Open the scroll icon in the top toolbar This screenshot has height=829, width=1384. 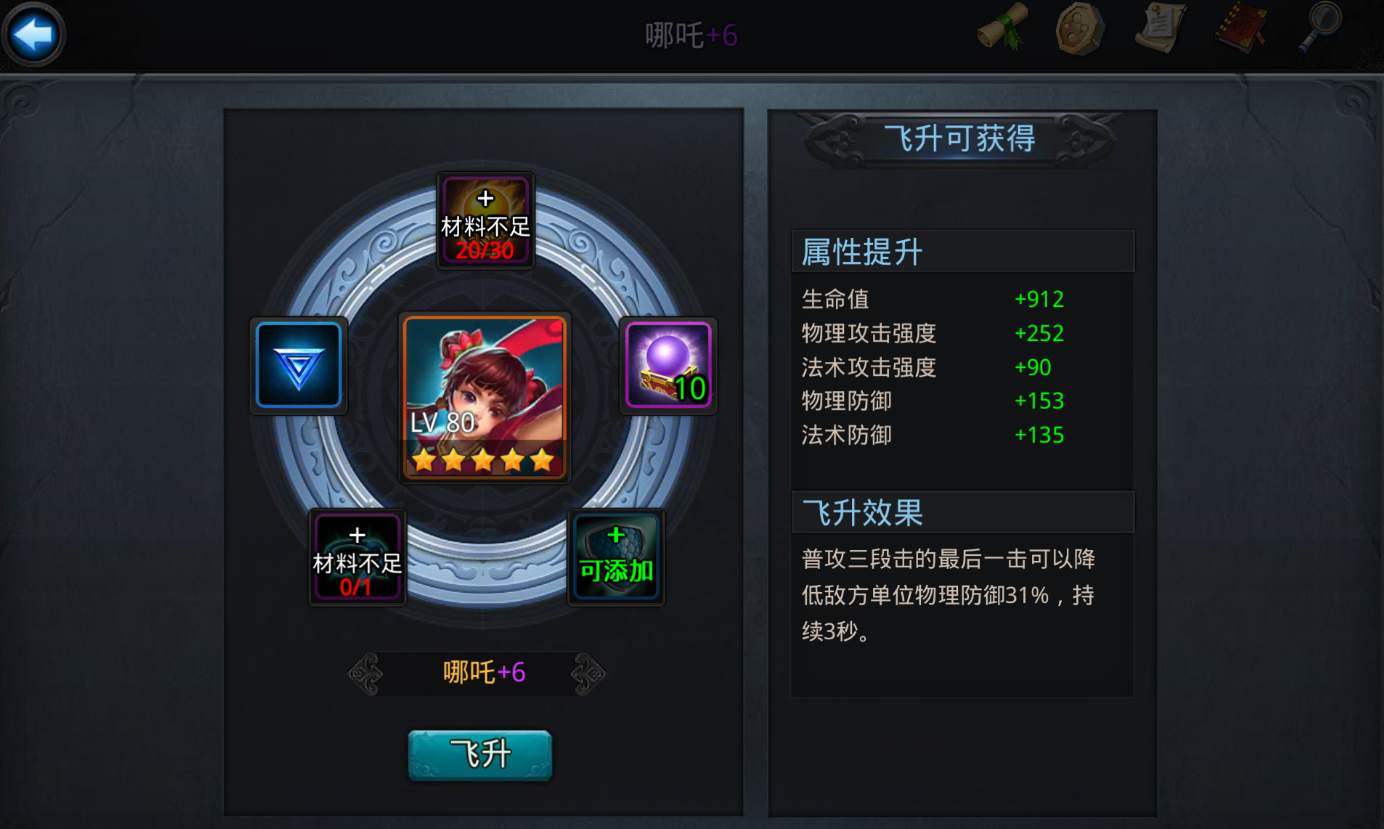(1000, 29)
